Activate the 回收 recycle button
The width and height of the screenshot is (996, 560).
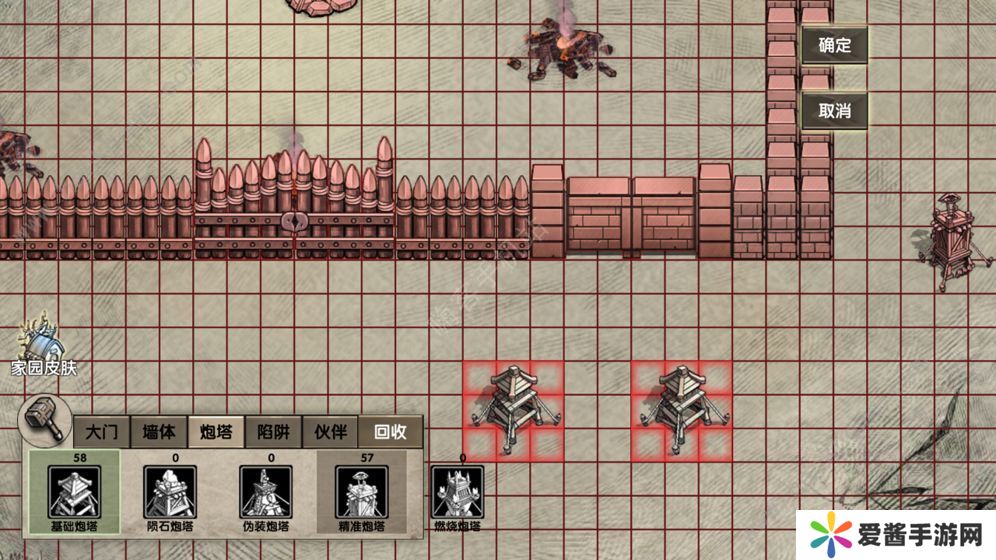(x=390, y=432)
